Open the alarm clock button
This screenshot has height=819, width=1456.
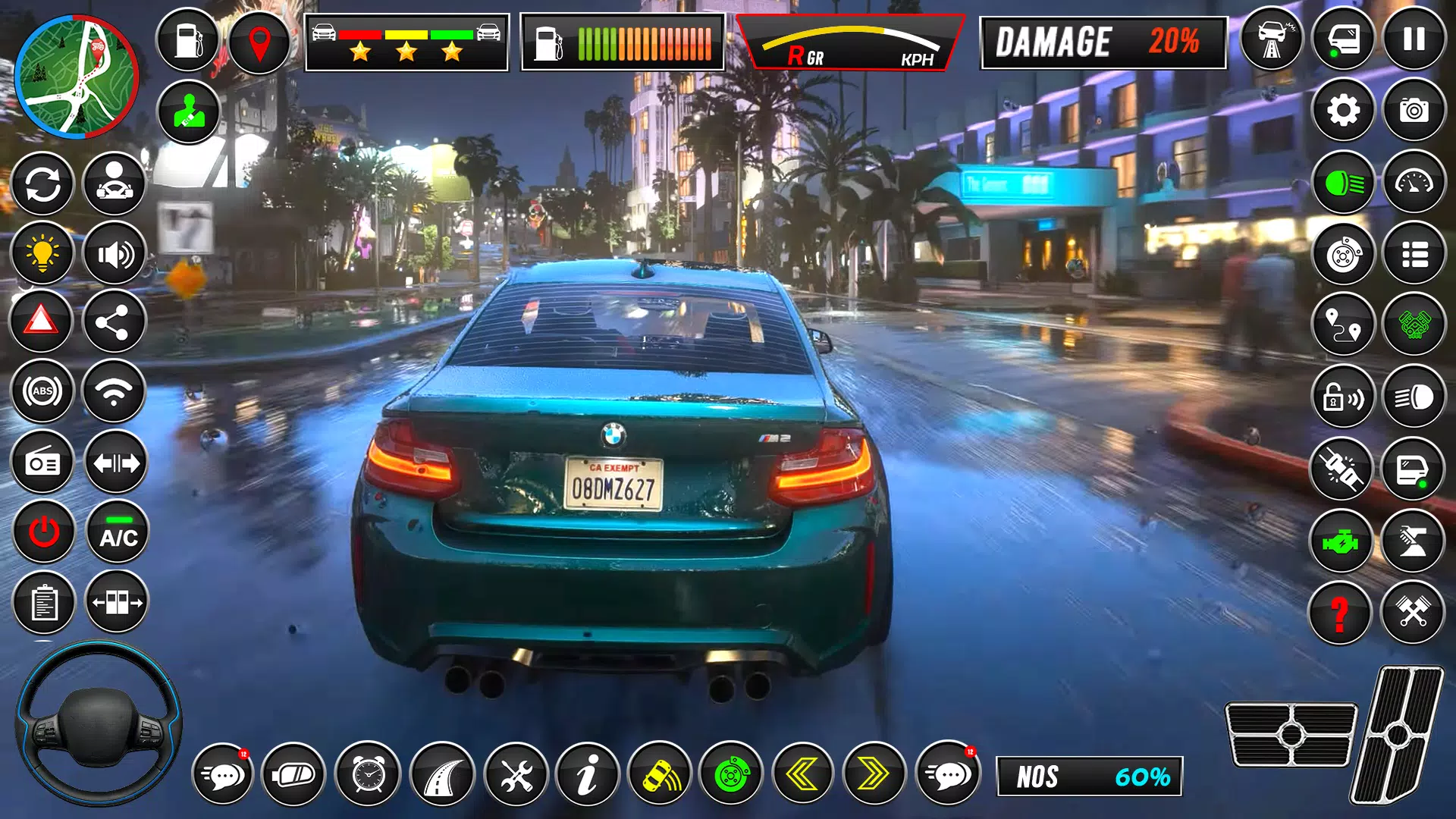pos(369,774)
